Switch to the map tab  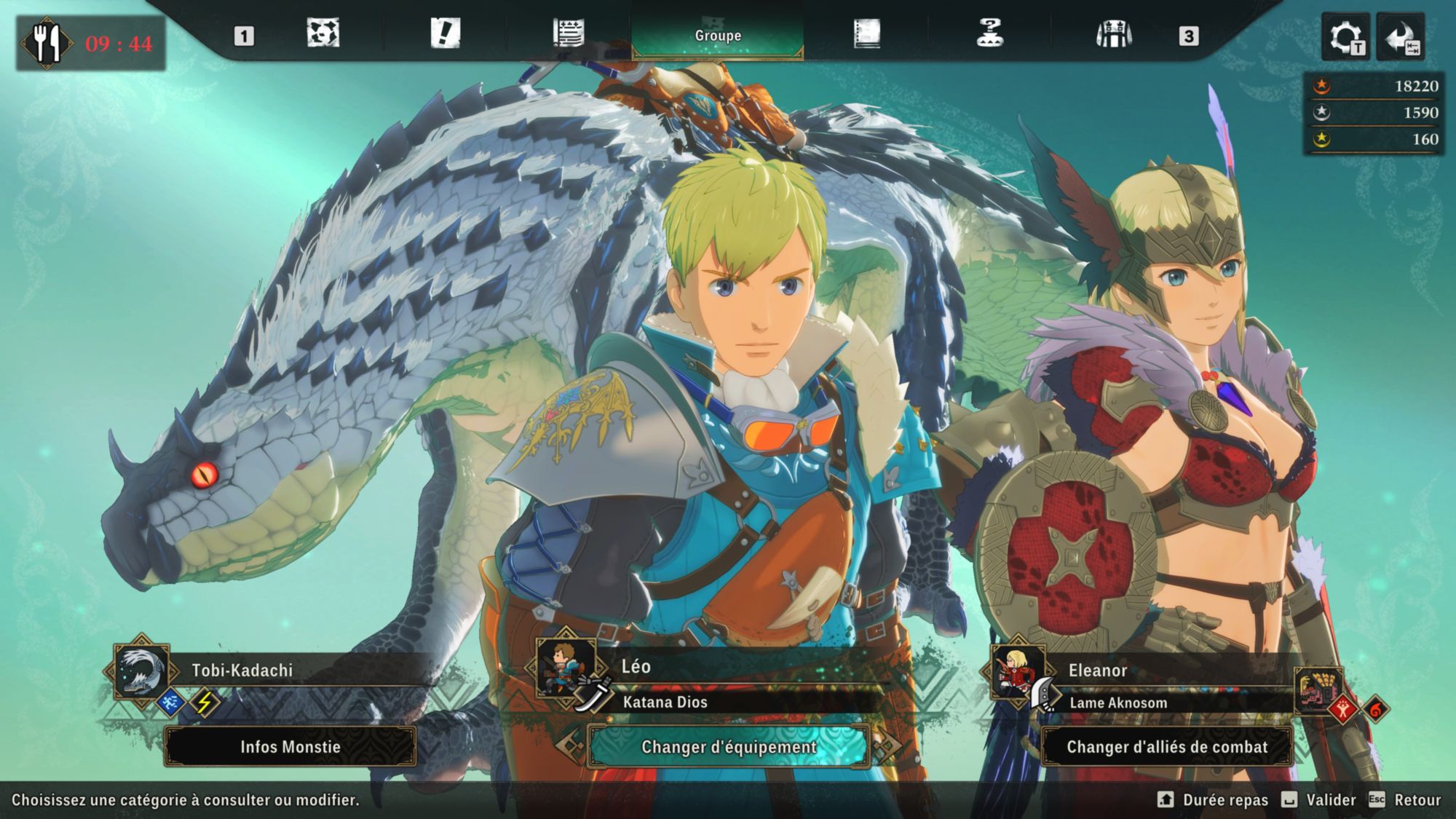click(x=323, y=33)
